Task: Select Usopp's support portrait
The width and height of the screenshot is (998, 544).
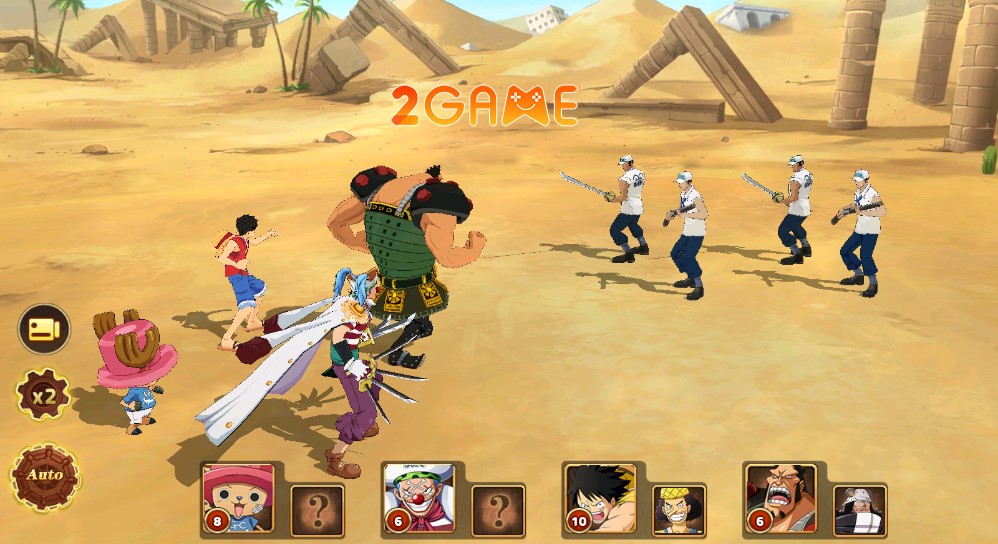Action: 679,510
